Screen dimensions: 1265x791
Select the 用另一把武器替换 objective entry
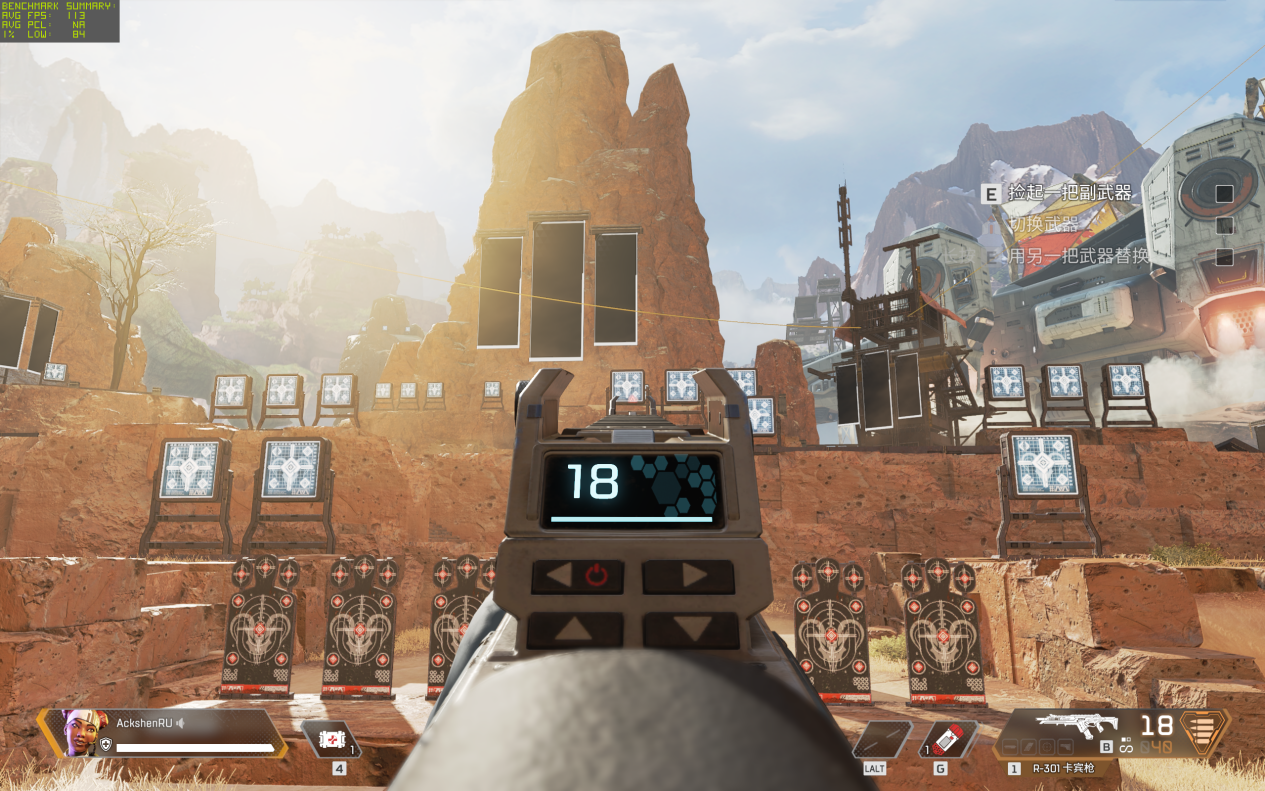click(1077, 256)
